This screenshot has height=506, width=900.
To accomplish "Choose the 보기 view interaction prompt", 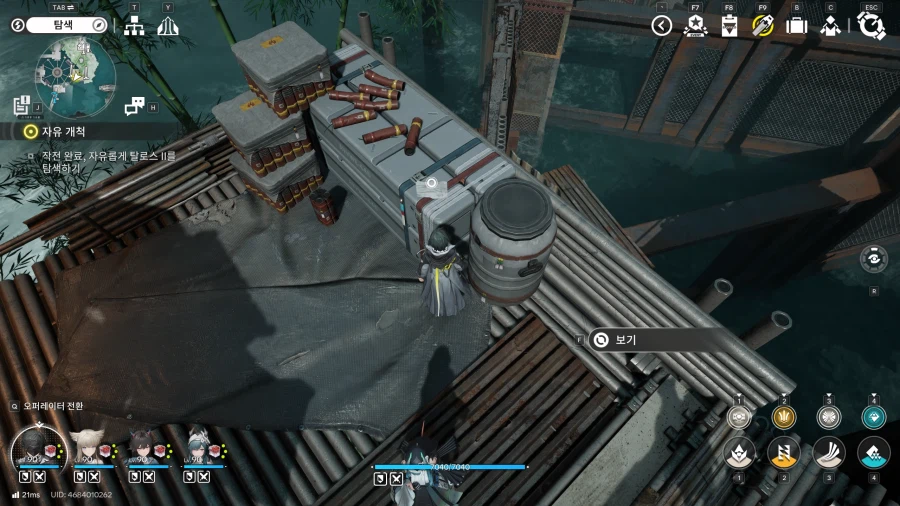I will click(x=623, y=340).
